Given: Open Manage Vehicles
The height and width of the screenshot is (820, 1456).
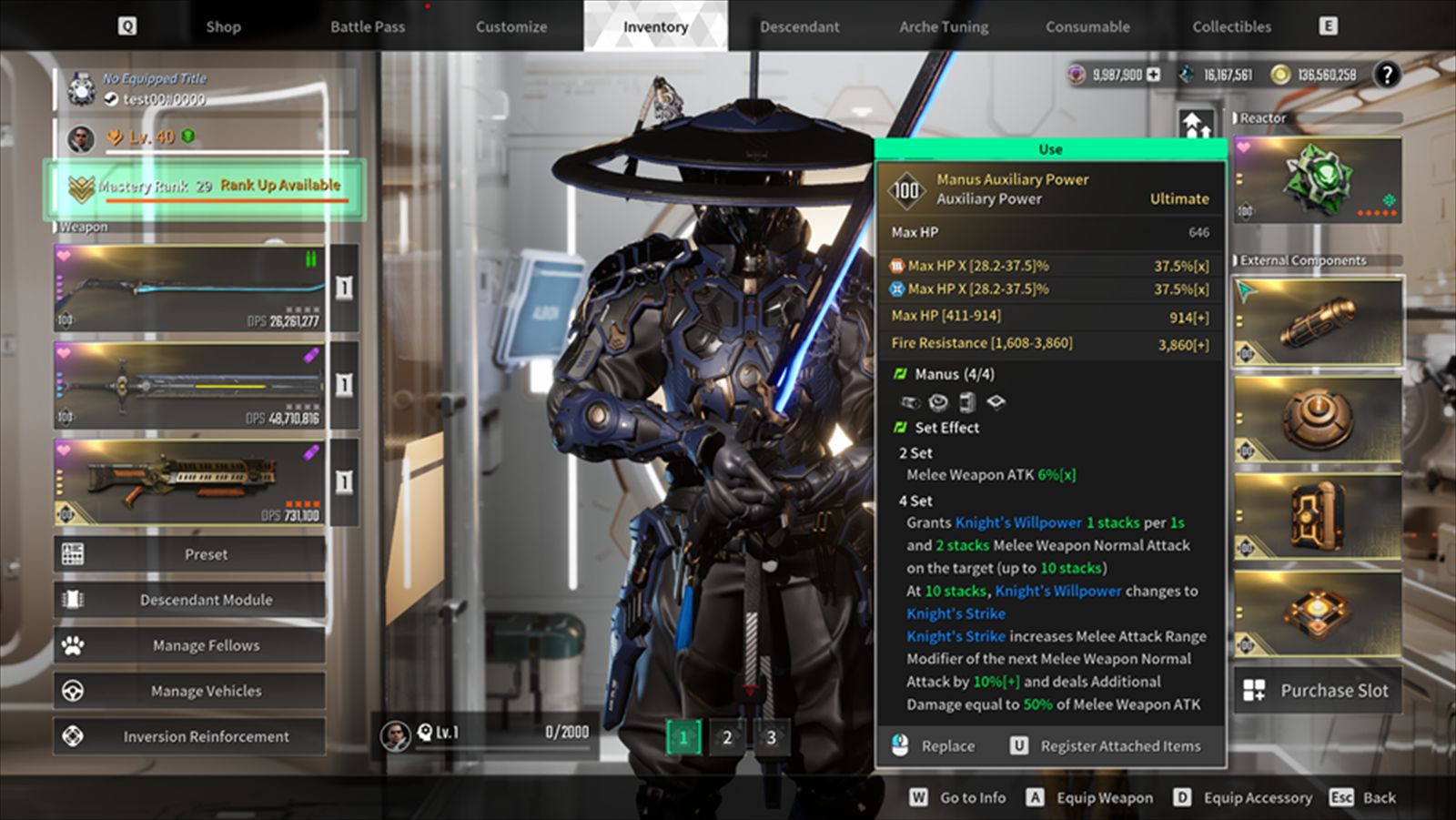Looking at the screenshot, I should click(x=189, y=691).
